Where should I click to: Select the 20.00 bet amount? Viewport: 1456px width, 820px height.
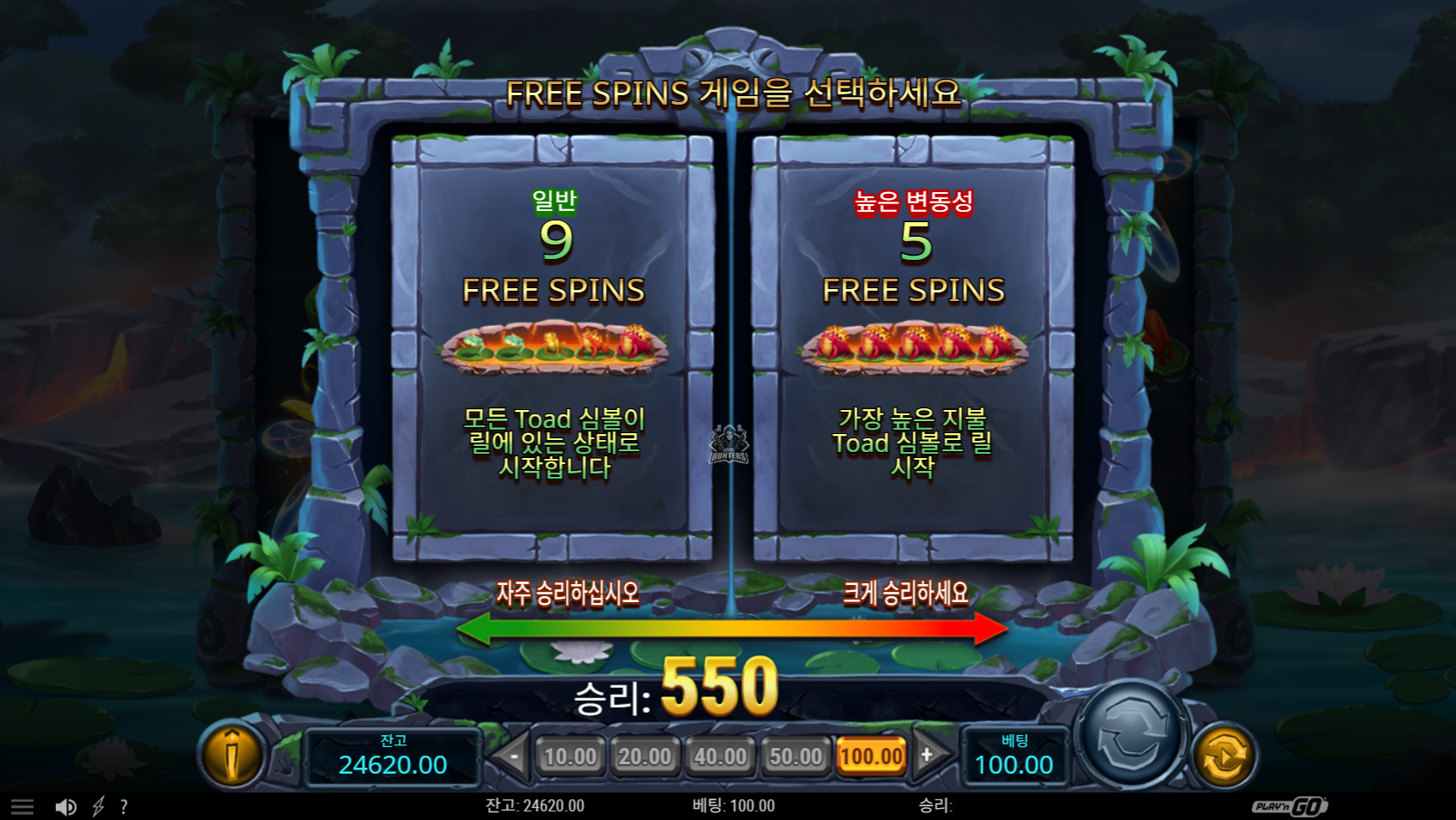(645, 757)
